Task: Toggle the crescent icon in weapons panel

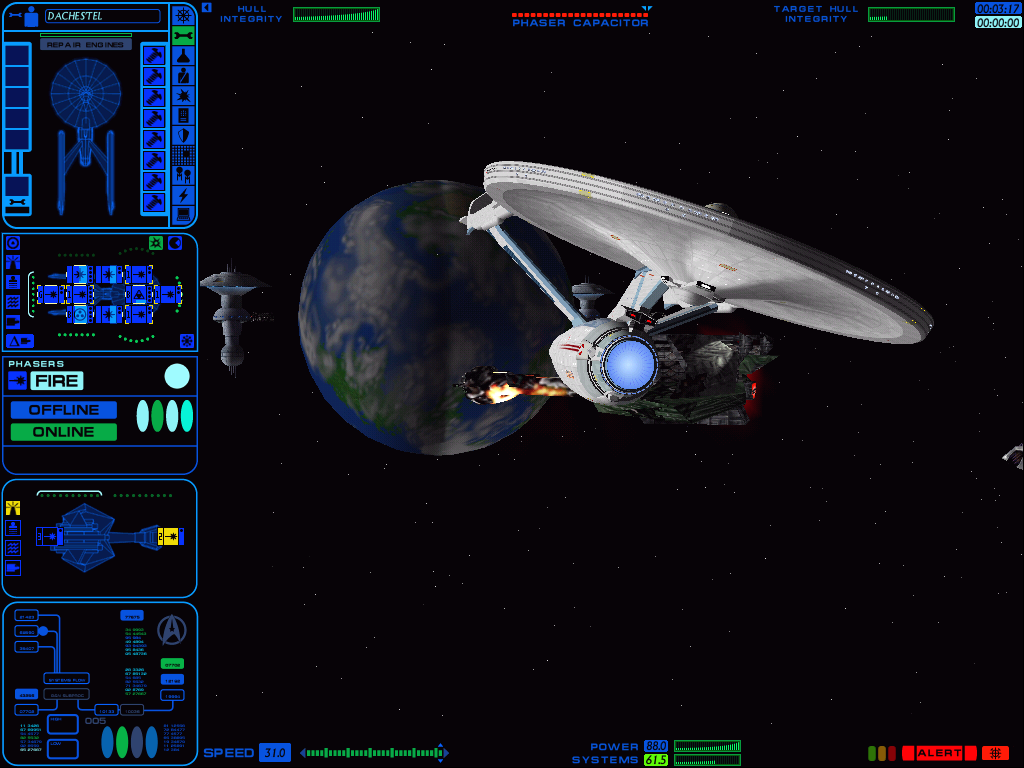Action: pyautogui.click(x=175, y=243)
